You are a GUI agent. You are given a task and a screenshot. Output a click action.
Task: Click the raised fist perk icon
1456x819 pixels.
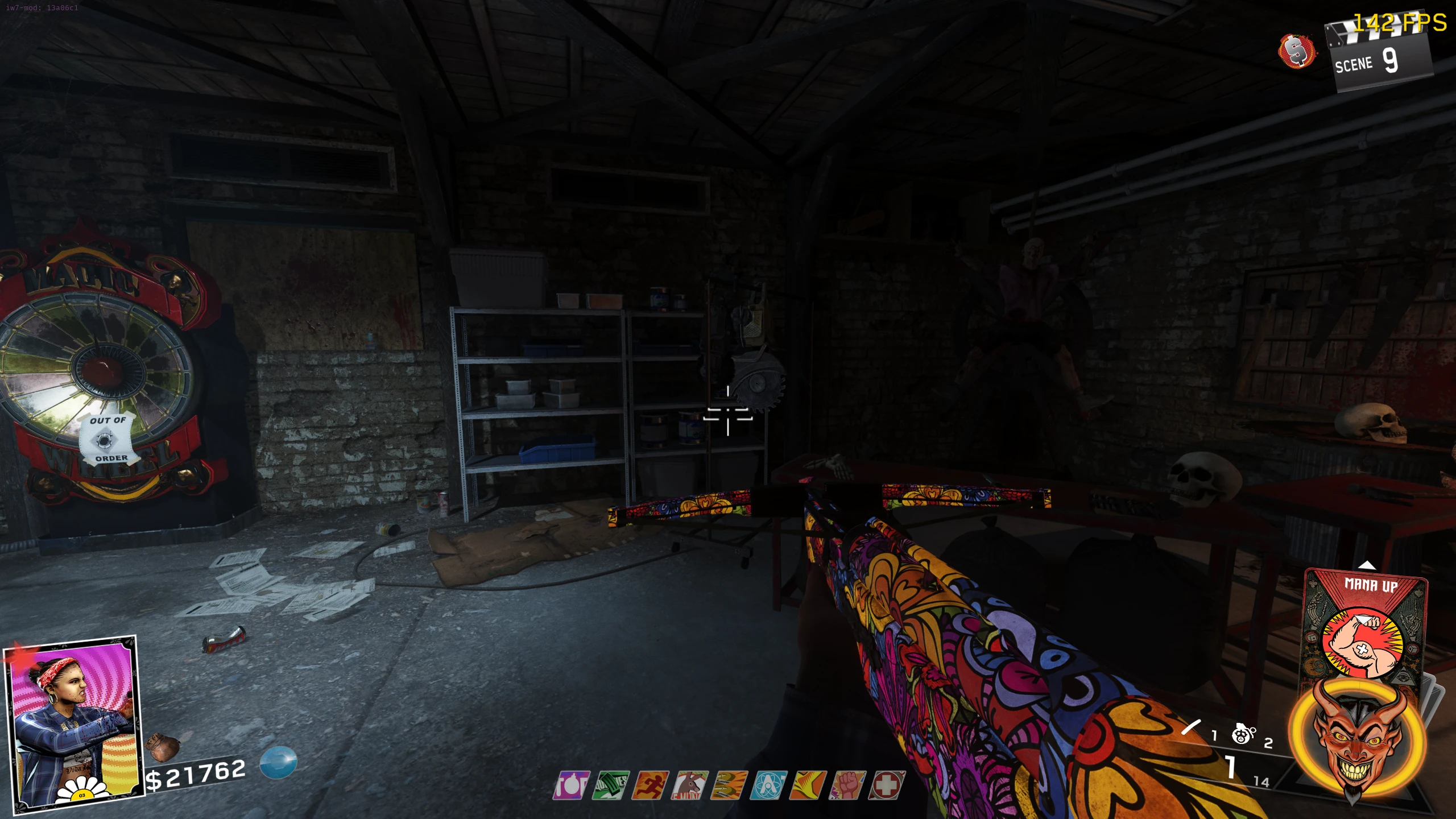847,785
